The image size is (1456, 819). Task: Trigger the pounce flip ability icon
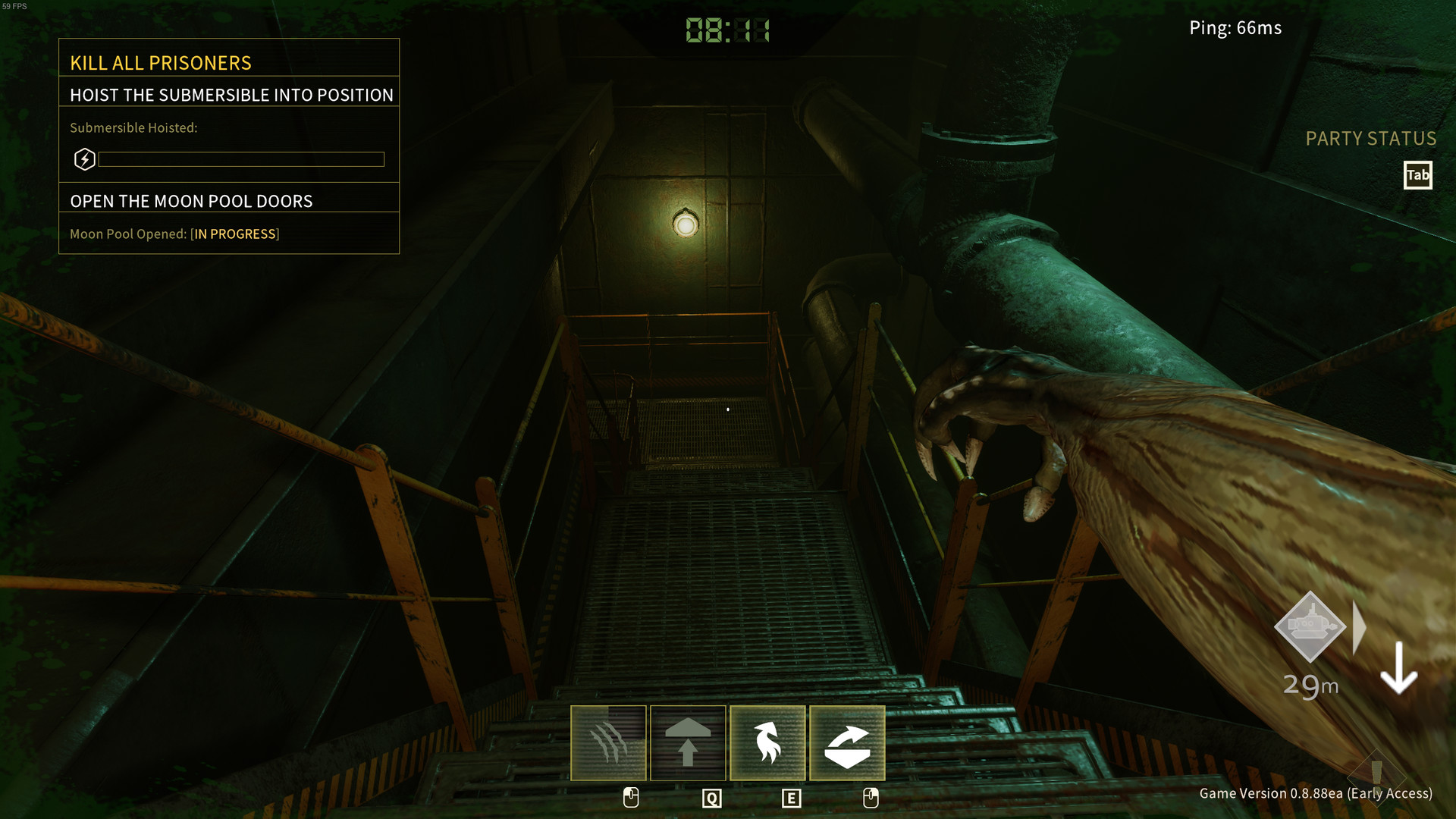[847, 743]
